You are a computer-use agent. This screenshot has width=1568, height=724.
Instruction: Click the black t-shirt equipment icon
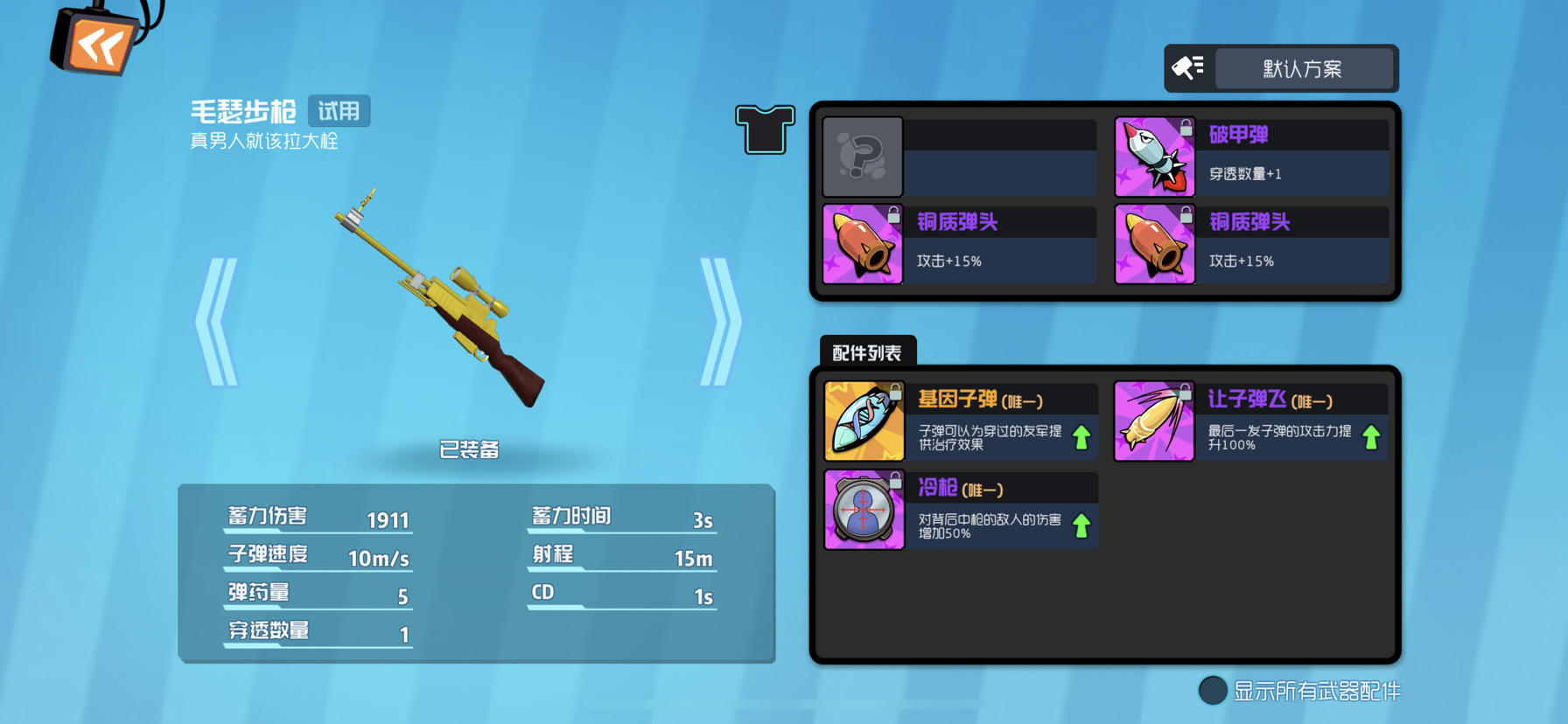[765, 129]
